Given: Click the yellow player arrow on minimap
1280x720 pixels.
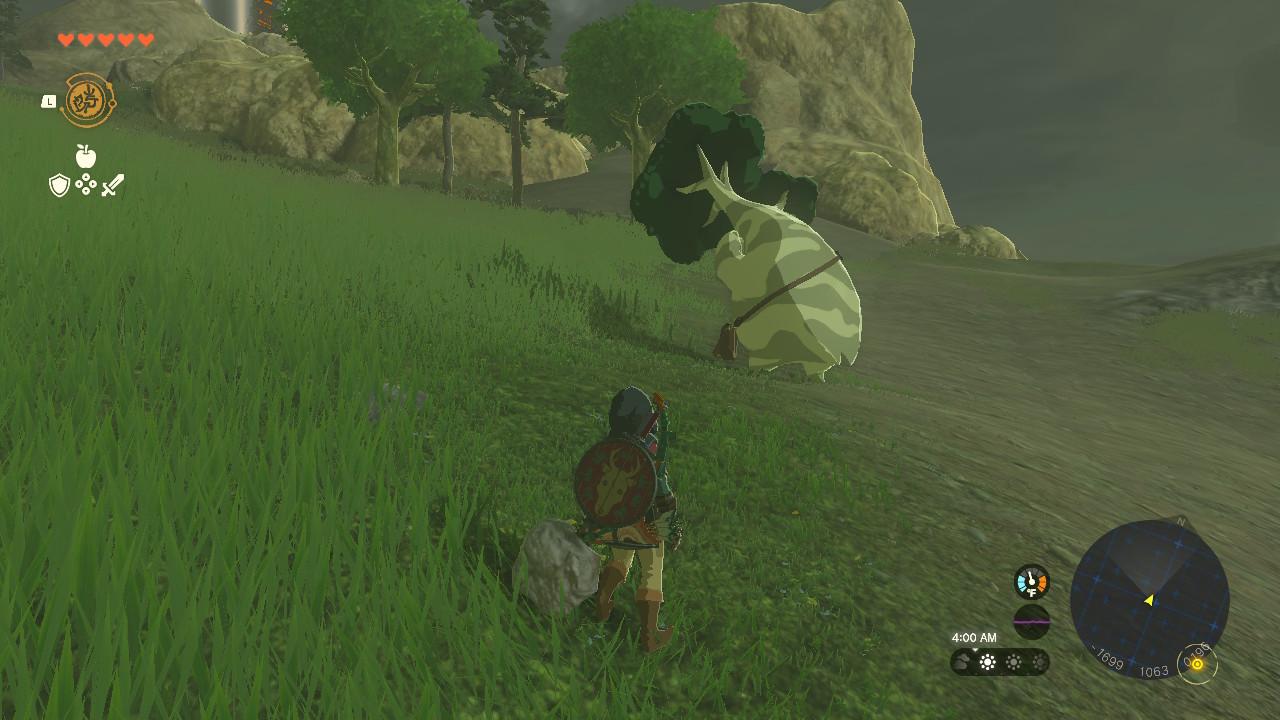Looking at the screenshot, I should pyautogui.click(x=1149, y=600).
